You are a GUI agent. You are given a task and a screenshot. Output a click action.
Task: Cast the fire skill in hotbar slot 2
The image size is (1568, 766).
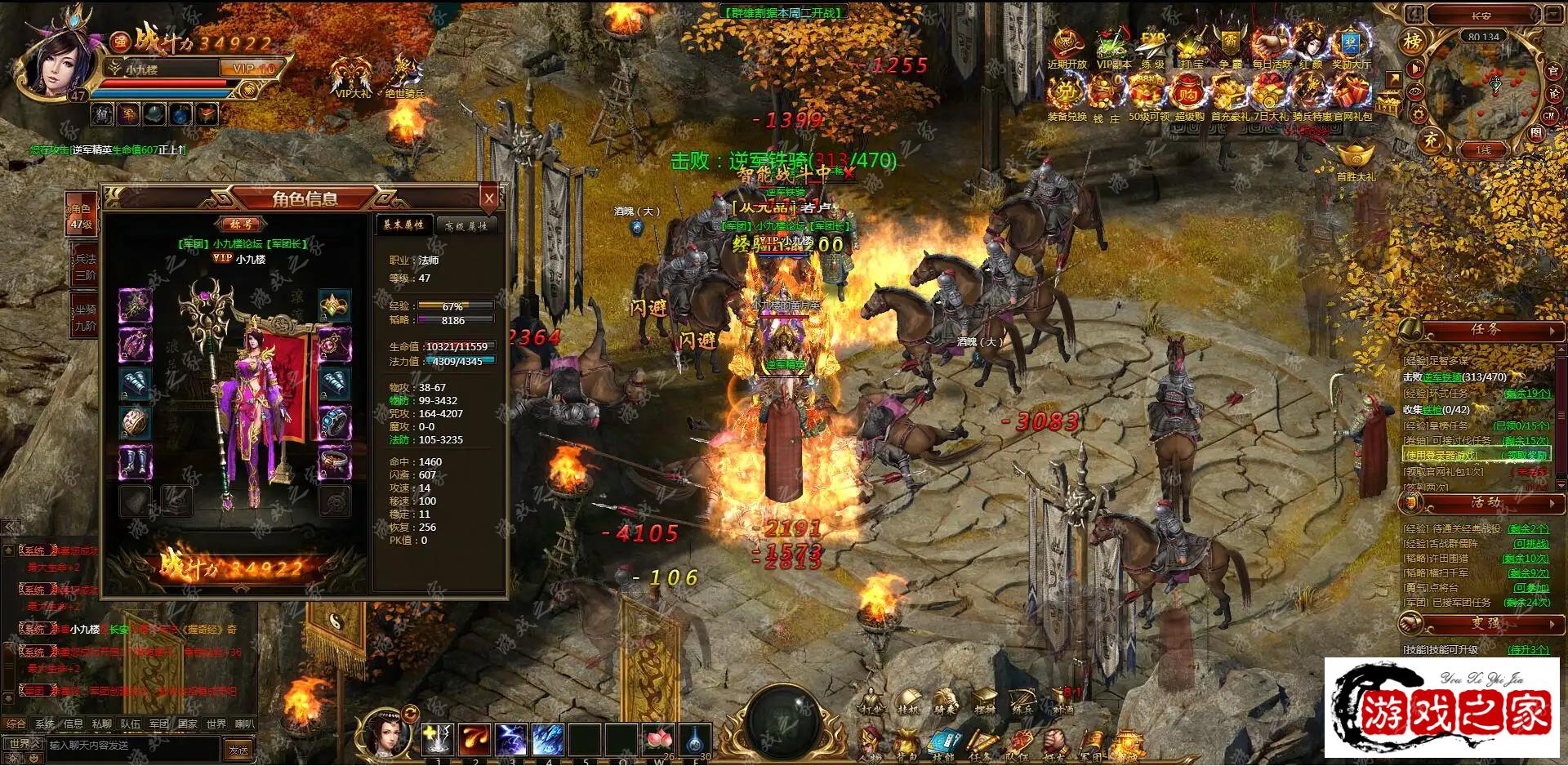[474, 739]
